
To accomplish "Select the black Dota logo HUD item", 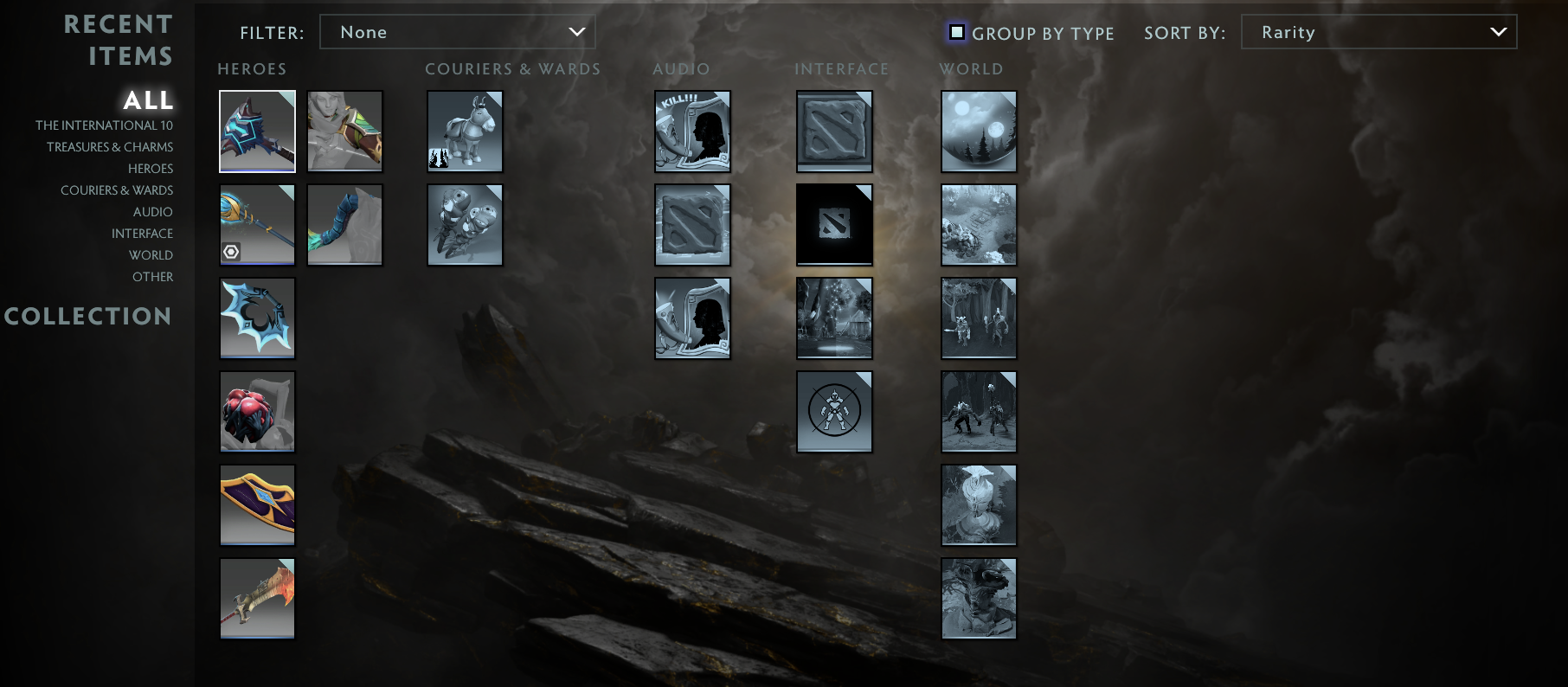I will pos(833,225).
